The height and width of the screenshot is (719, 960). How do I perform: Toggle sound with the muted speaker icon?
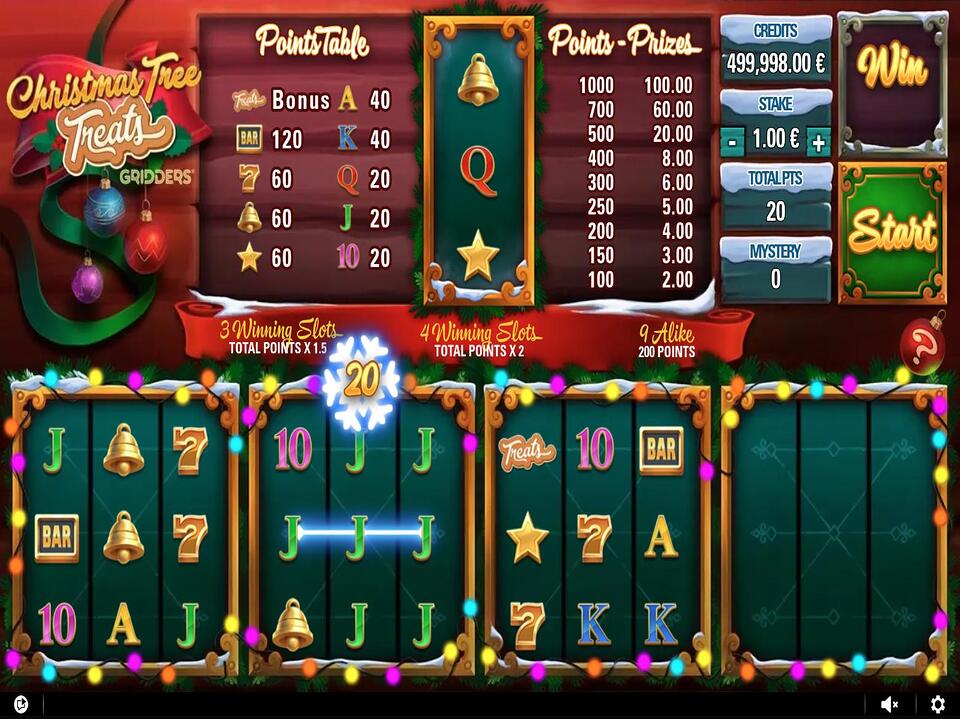tap(890, 705)
